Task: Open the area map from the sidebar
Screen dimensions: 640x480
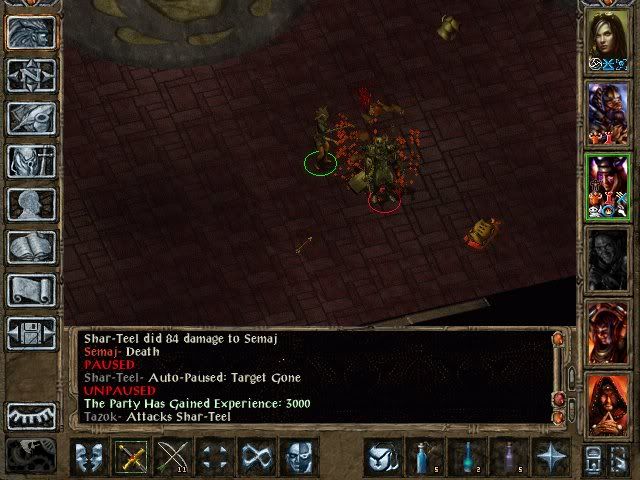Action: pos(31,75)
